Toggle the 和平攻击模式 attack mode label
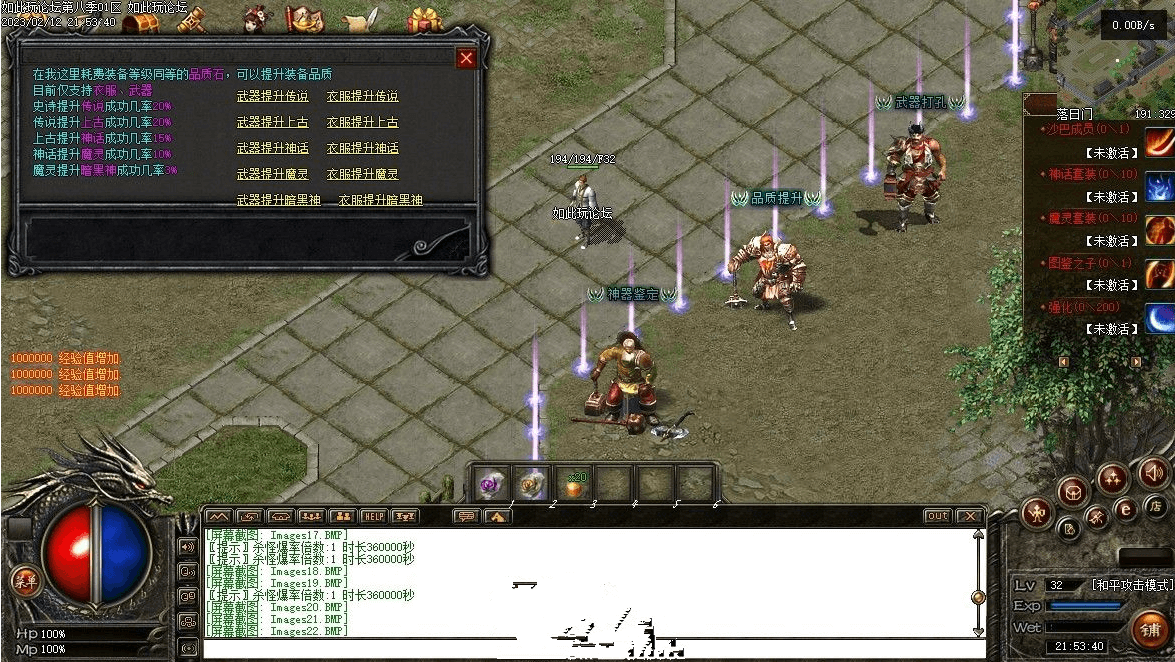 pos(1131,585)
